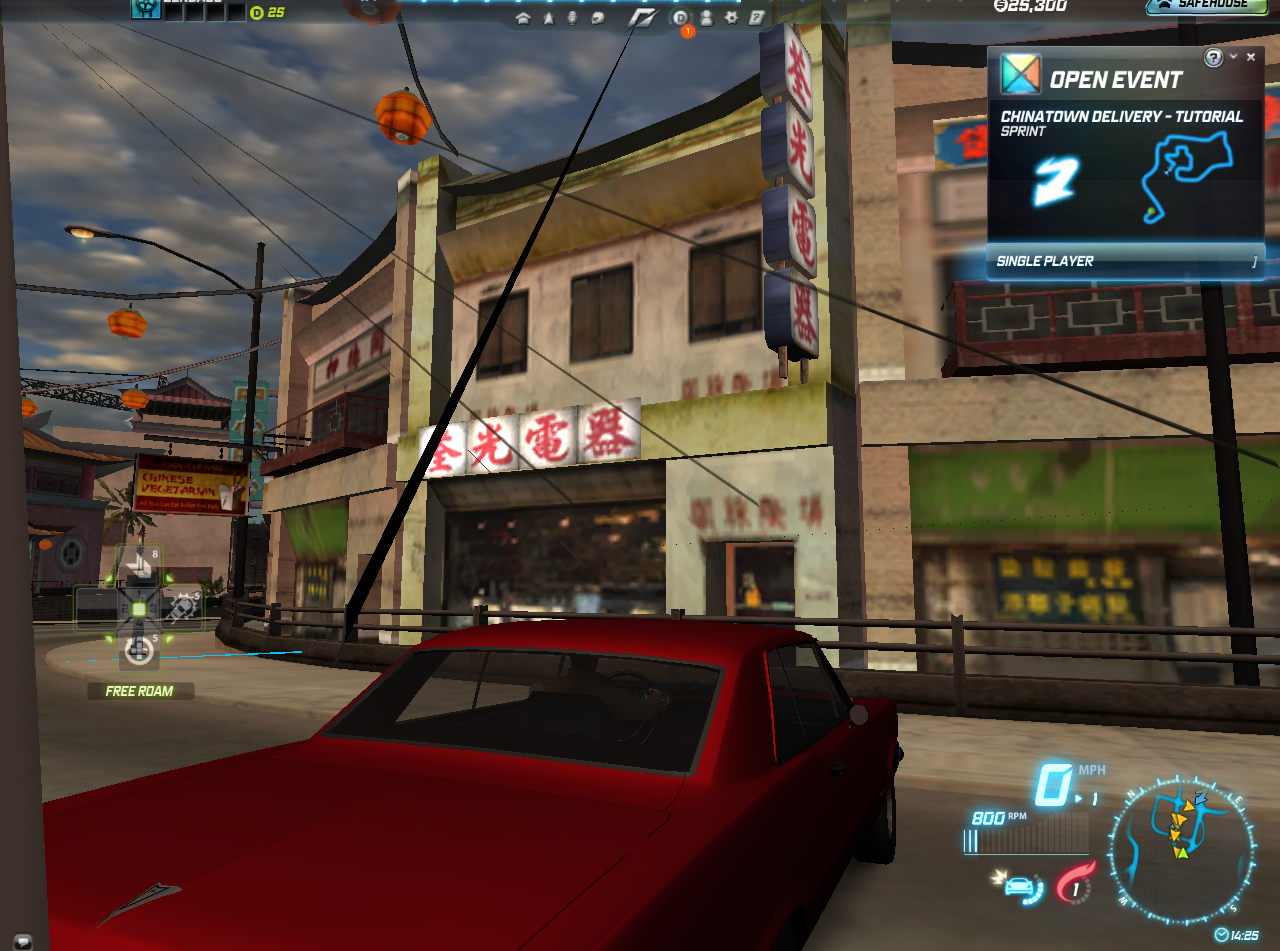Collapse the Open Event panel with the arrow
Viewport: 1280px width, 951px height.
click(1234, 57)
